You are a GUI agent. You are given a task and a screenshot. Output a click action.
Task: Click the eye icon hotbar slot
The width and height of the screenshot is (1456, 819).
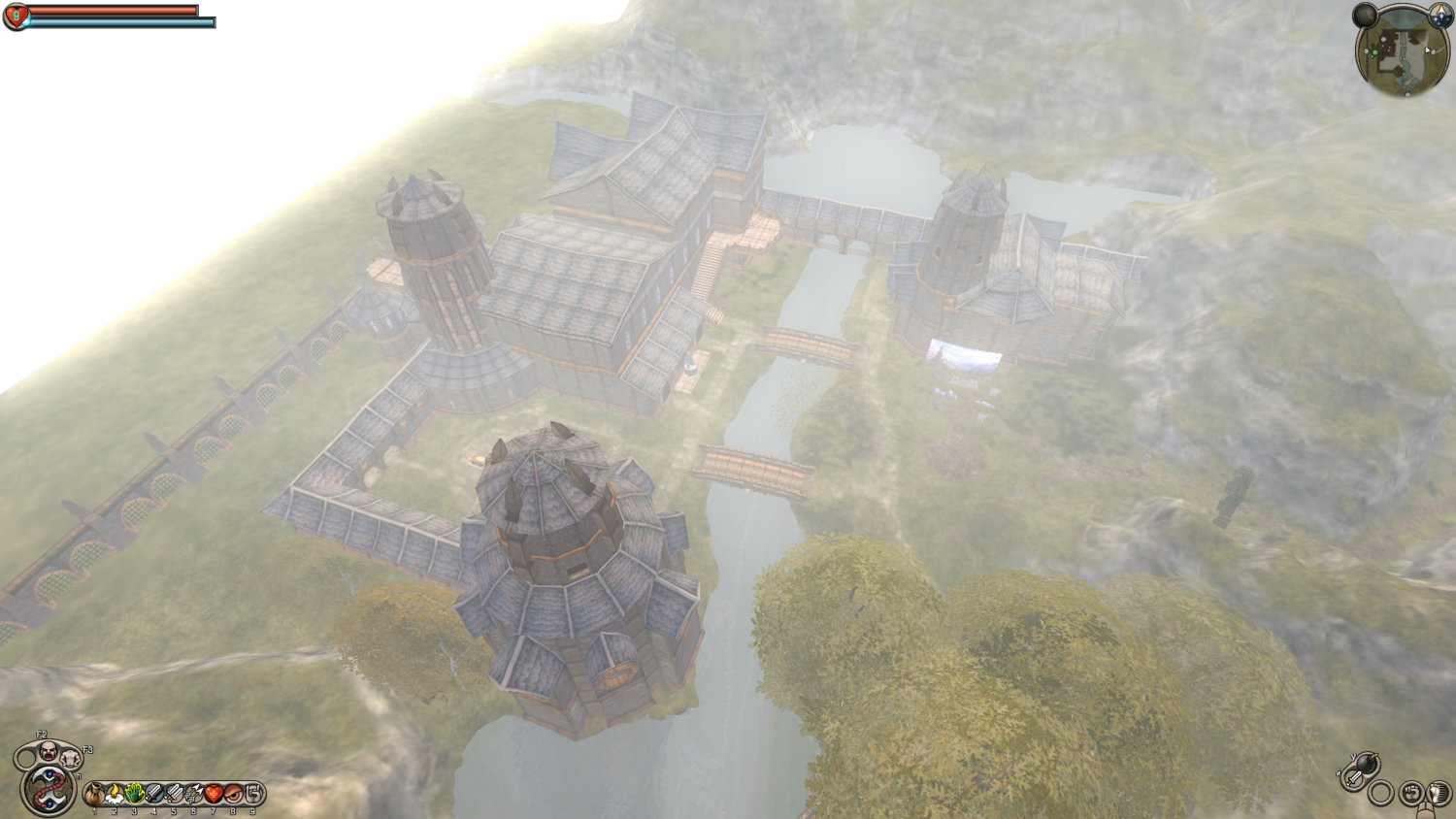pyautogui.click(x=234, y=795)
